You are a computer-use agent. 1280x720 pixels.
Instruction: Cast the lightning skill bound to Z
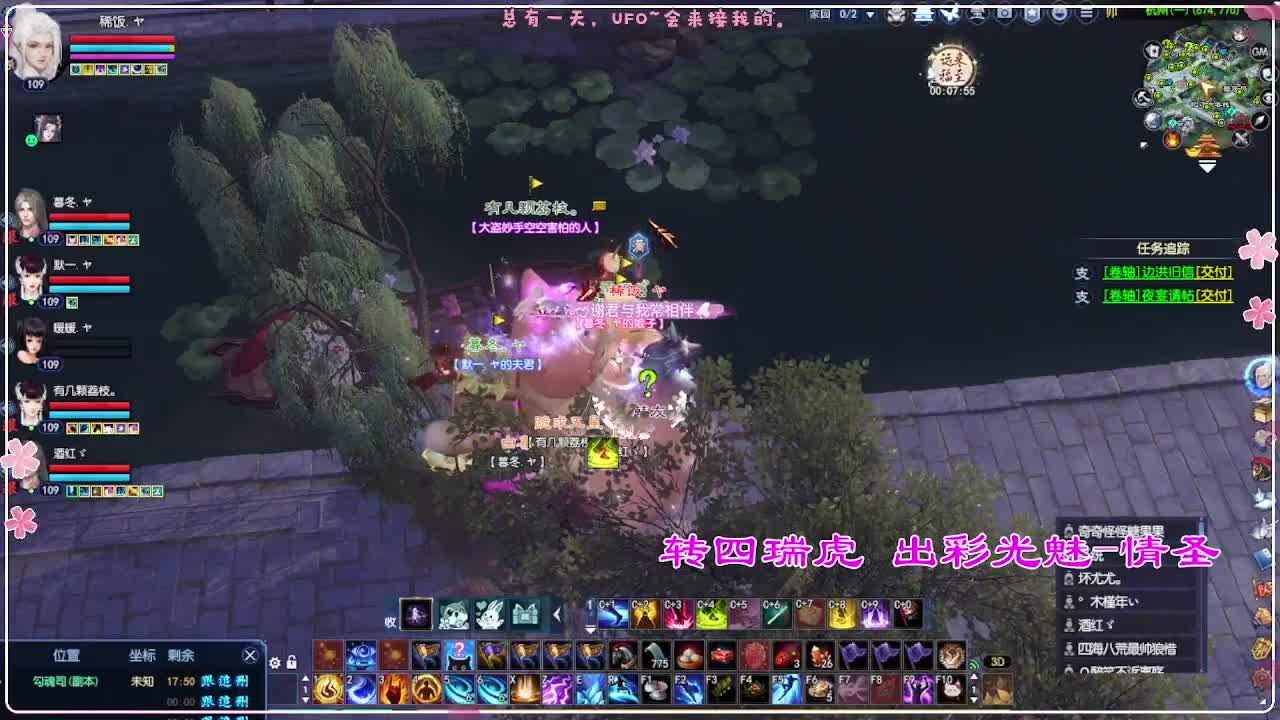558,688
